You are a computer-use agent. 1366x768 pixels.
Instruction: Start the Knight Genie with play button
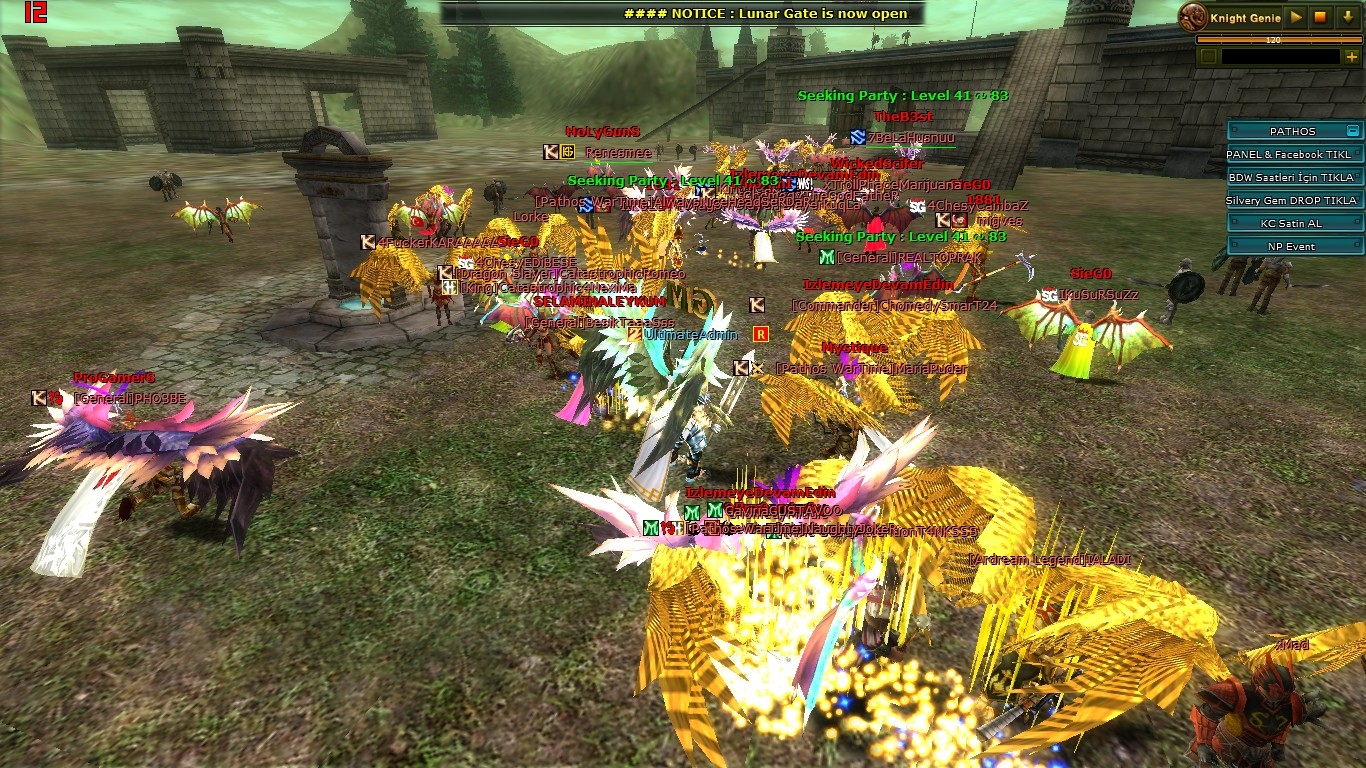[1296, 17]
